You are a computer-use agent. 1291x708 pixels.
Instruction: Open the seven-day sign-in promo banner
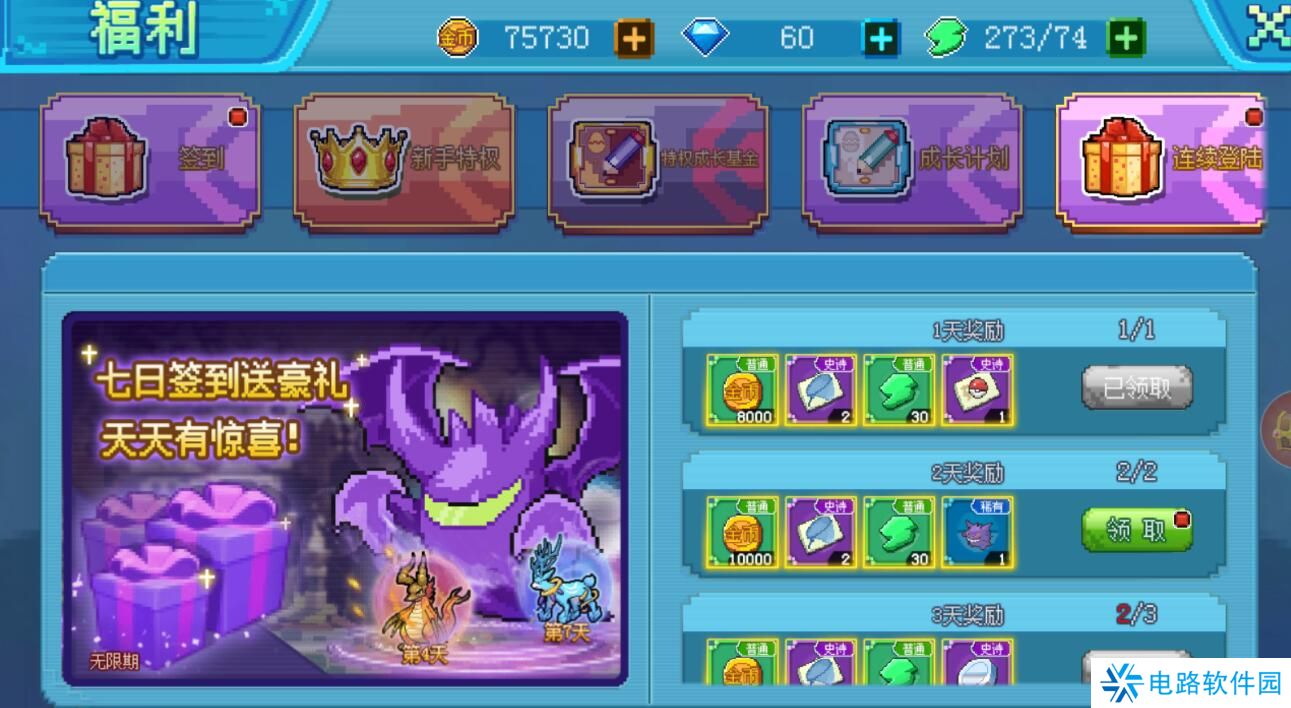[x=345, y=499]
